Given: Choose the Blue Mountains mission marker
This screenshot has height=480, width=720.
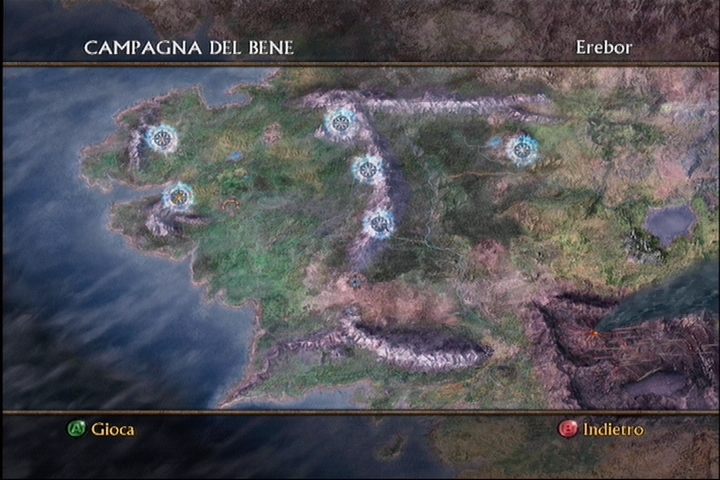Looking at the screenshot, I should [x=161, y=138].
